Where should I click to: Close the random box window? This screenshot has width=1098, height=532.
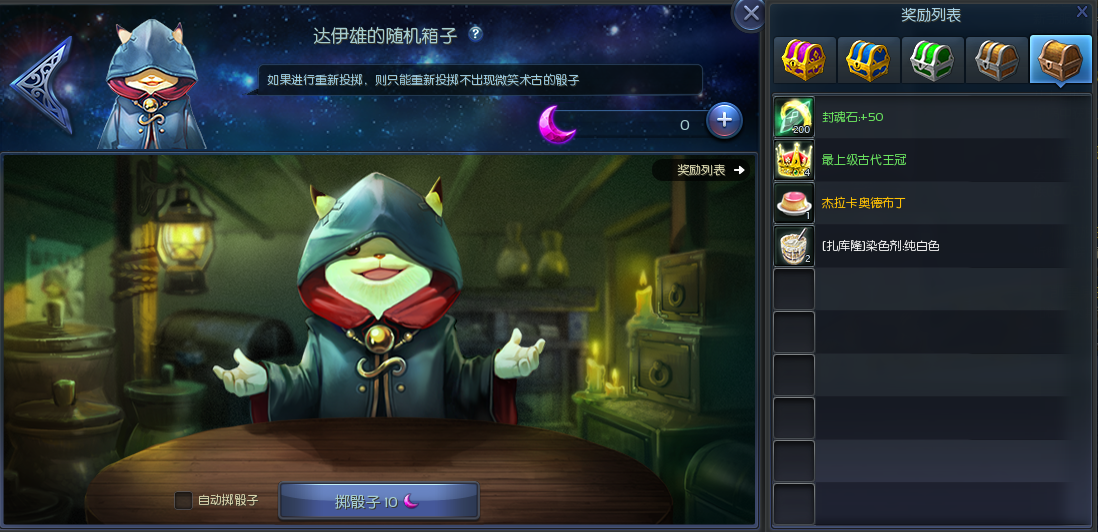[x=749, y=14]
